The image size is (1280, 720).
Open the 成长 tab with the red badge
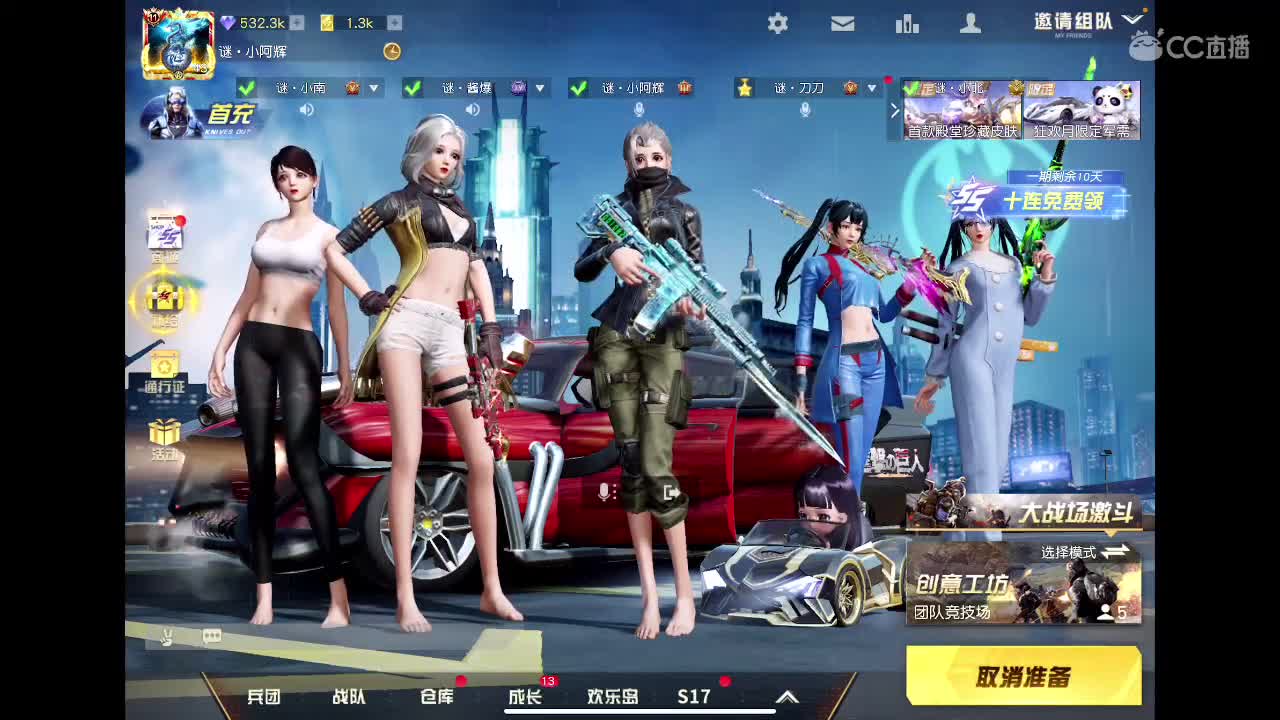525,697
